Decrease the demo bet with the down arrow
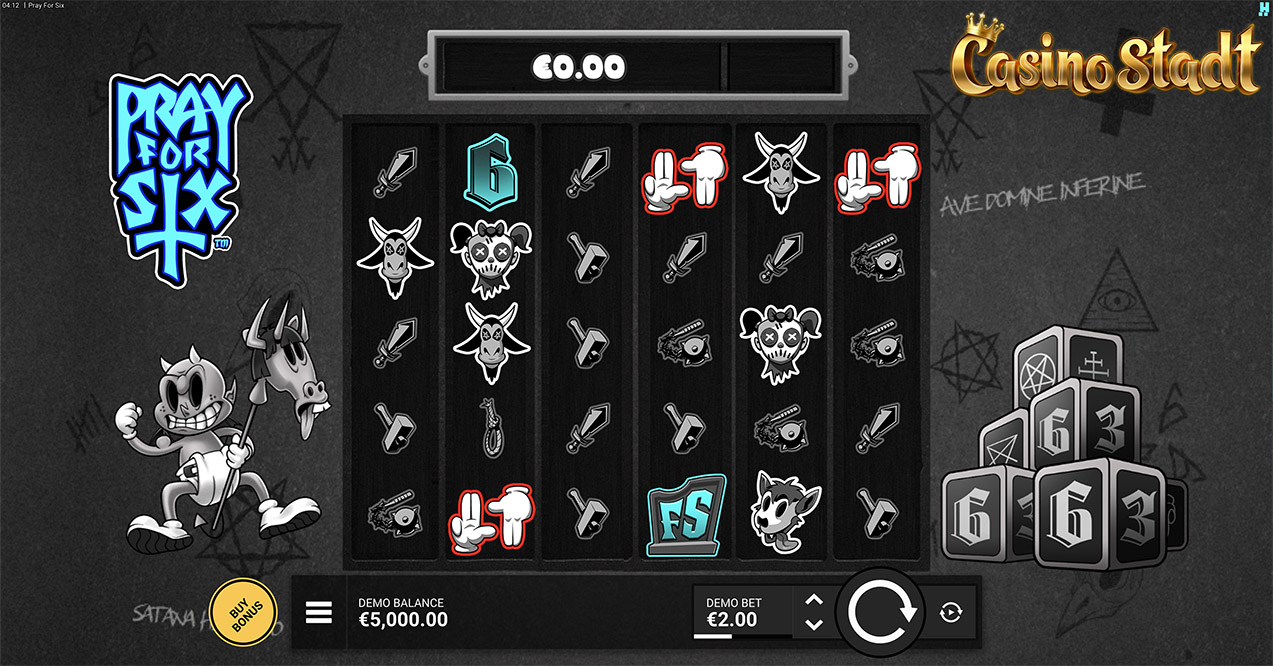The image size is (1273, 666). pos(814,624)
